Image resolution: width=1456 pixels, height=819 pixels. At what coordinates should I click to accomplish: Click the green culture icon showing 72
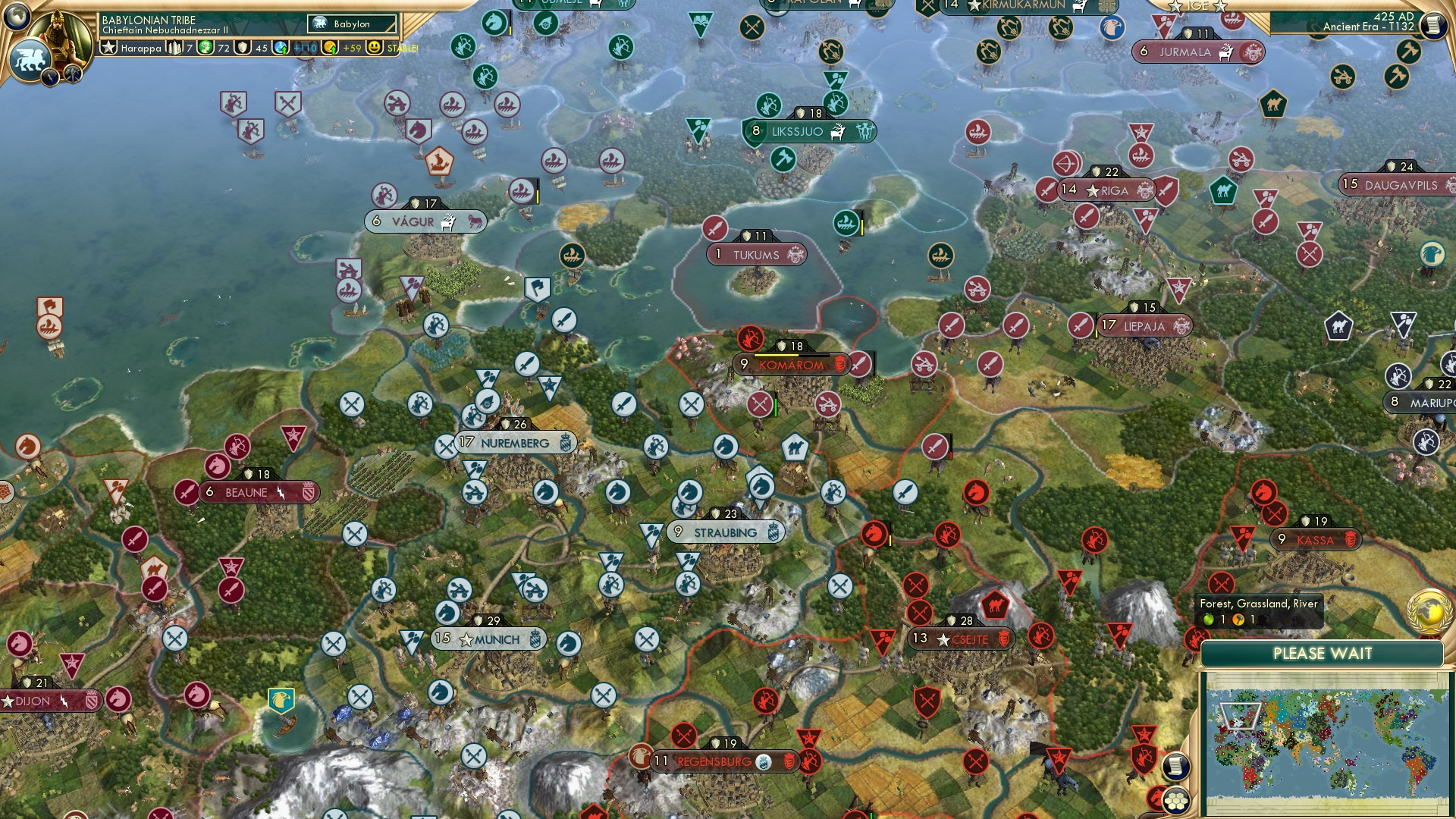coord(205,47)
